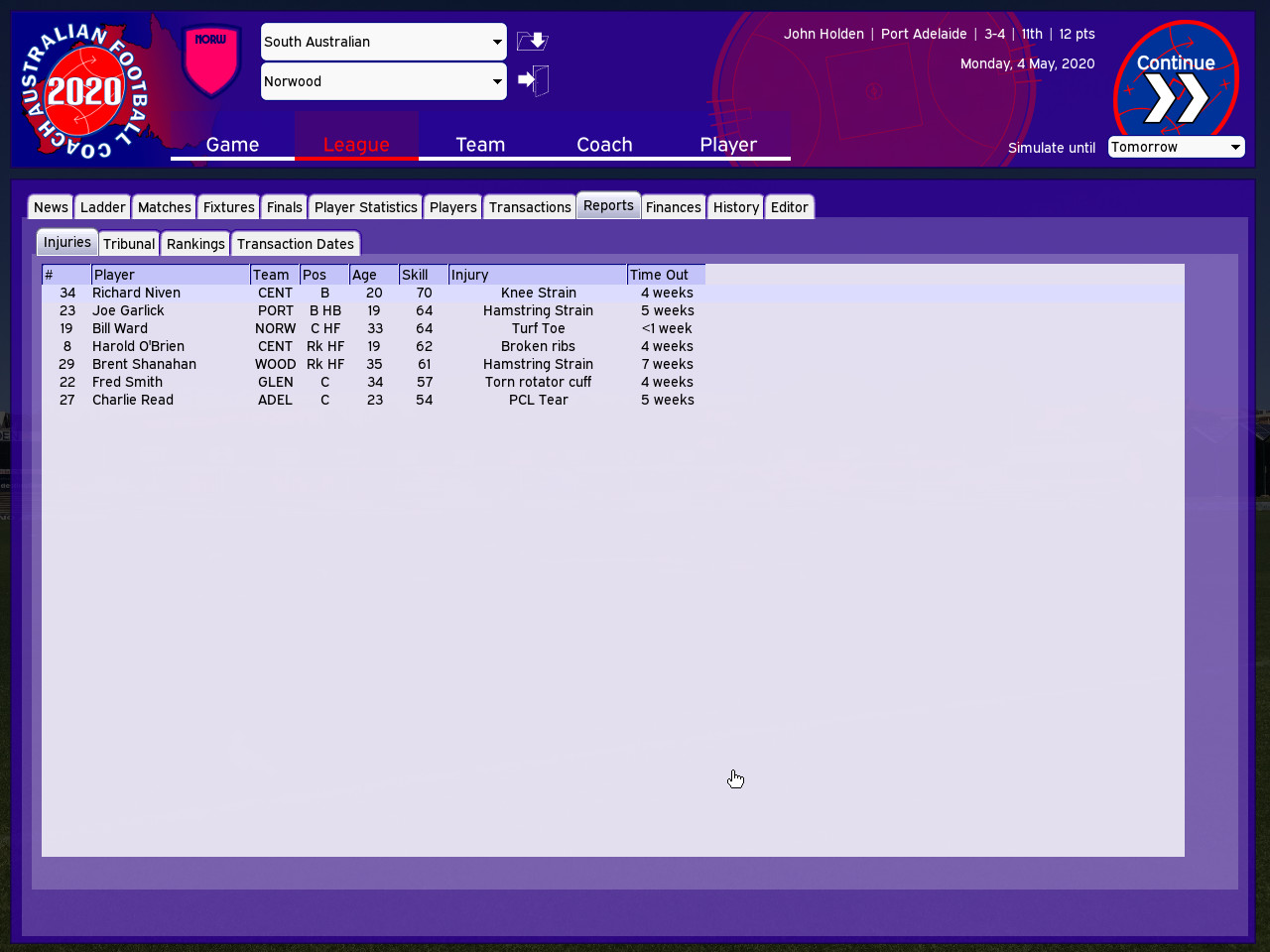
Task: Open the Finances tab
Action: tap(673, 206)
